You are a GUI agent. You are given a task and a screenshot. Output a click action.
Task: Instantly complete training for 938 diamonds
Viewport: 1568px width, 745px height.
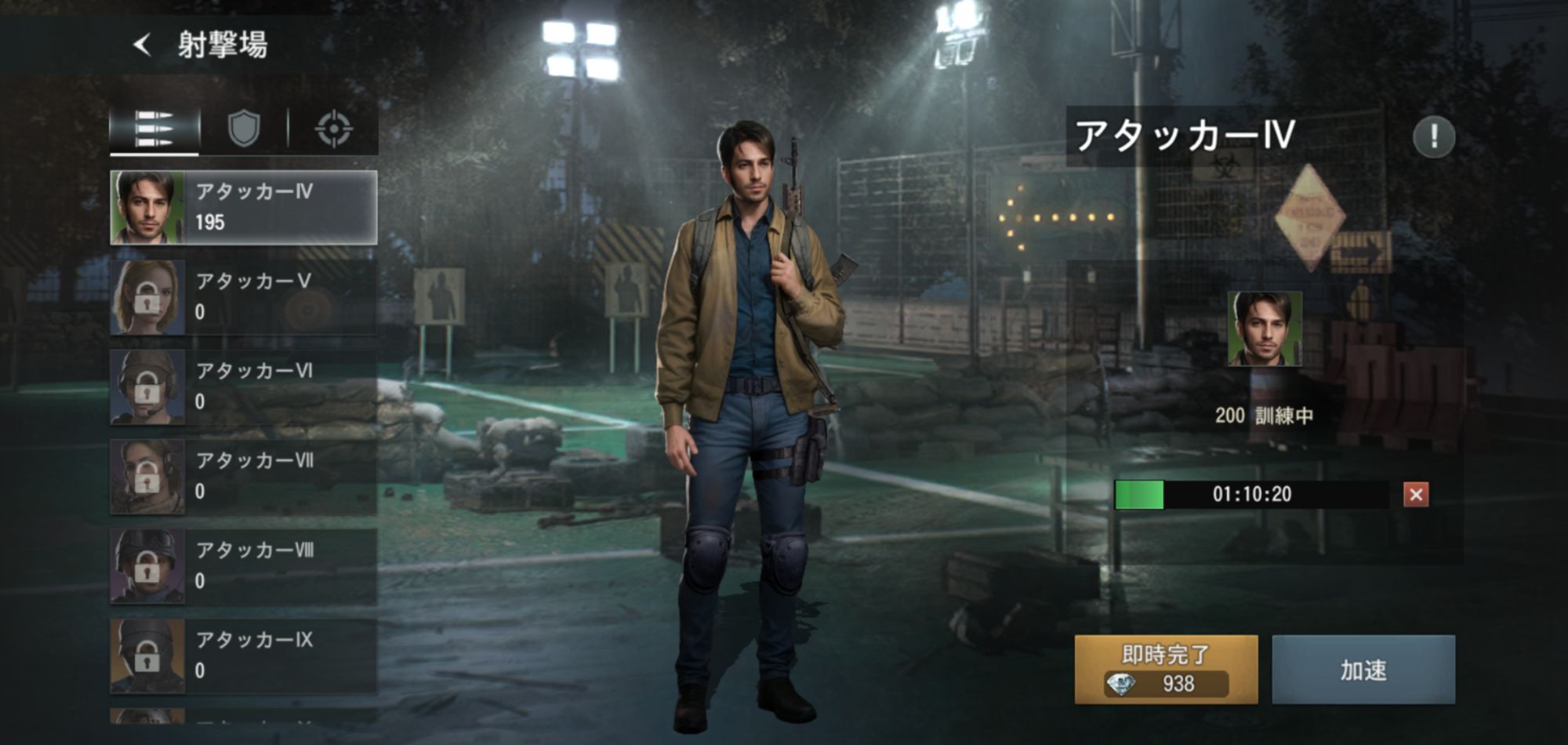1166,669
